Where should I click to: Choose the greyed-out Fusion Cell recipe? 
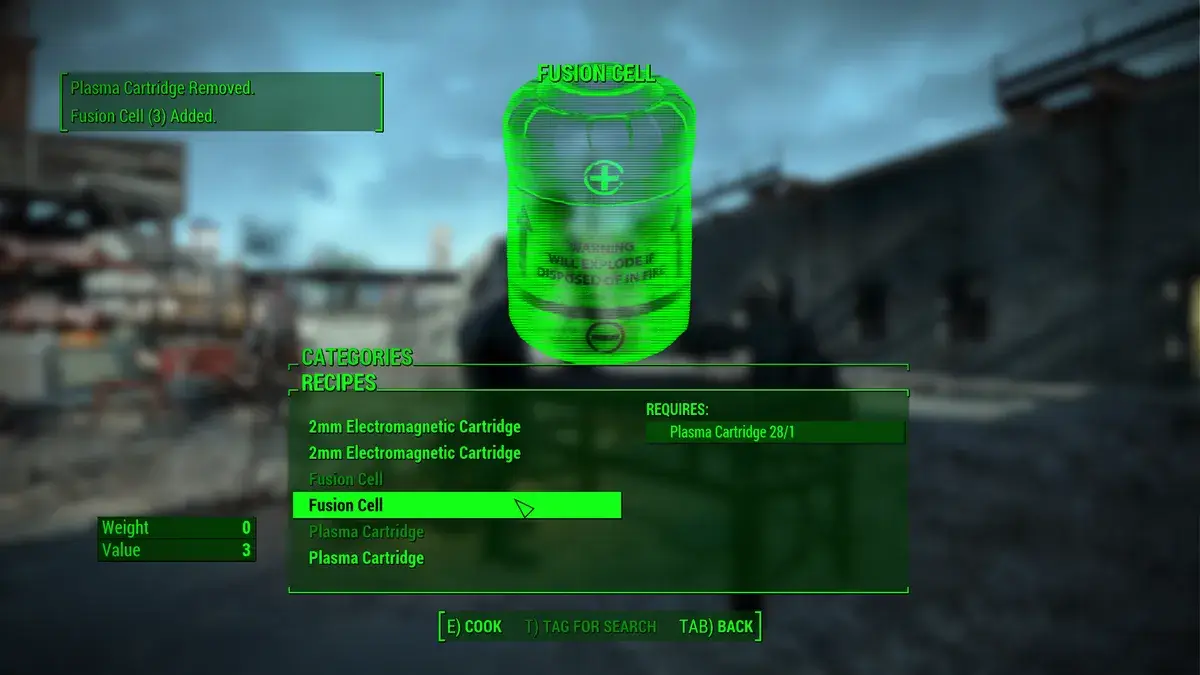(346, 479)
